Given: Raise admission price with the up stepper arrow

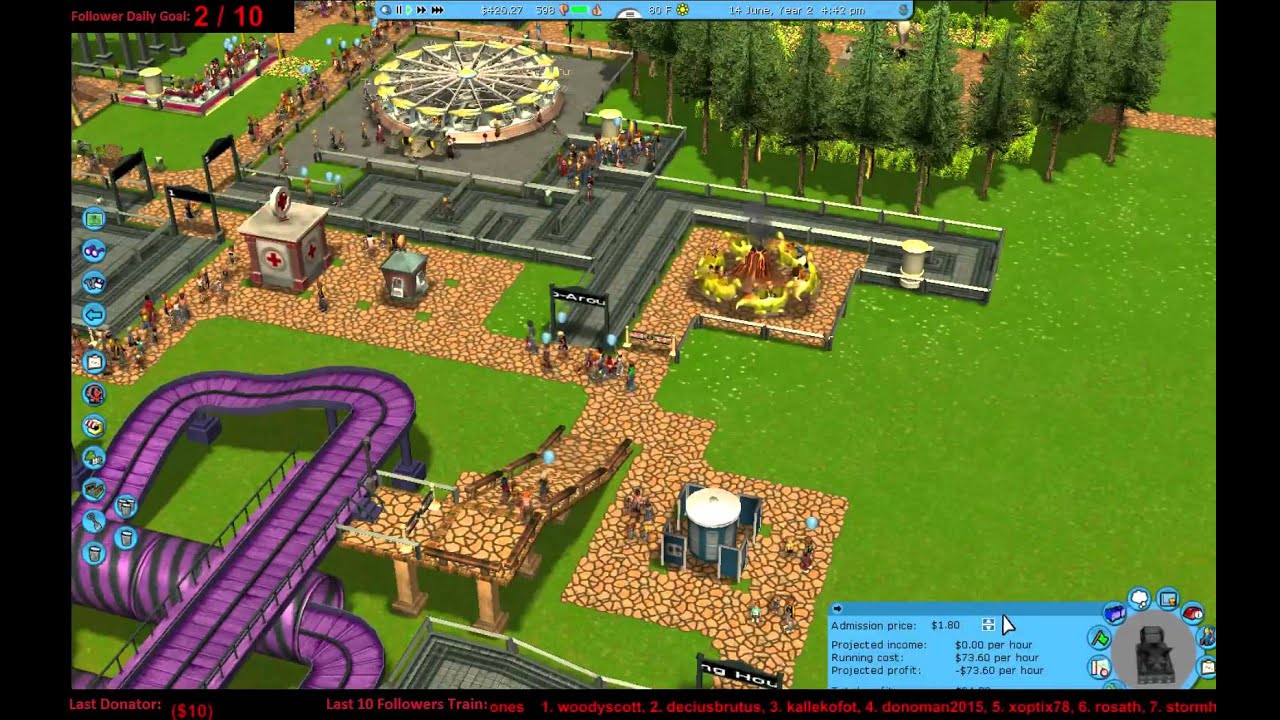Looking at the screenshot, I should click(988, 621).
